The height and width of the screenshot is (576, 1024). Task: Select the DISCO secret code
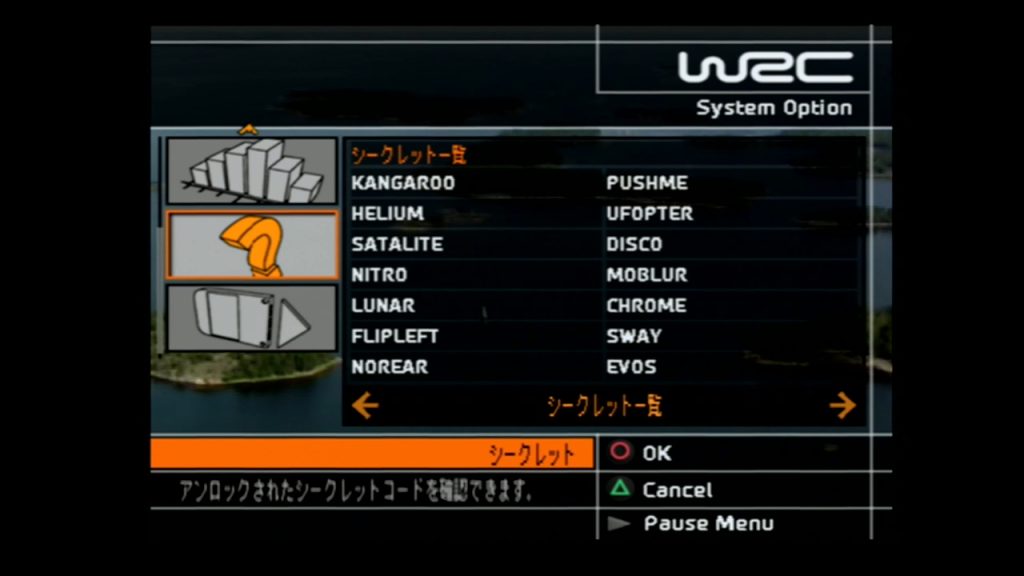click(634, 244)
